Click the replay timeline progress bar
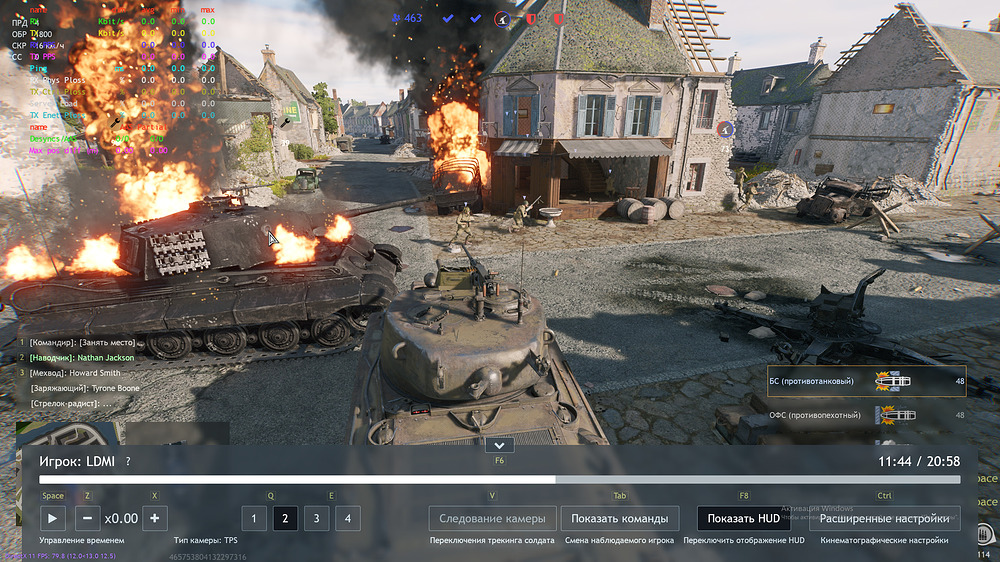The height and width of the screenshot is (562, 1000). [499, 480]
